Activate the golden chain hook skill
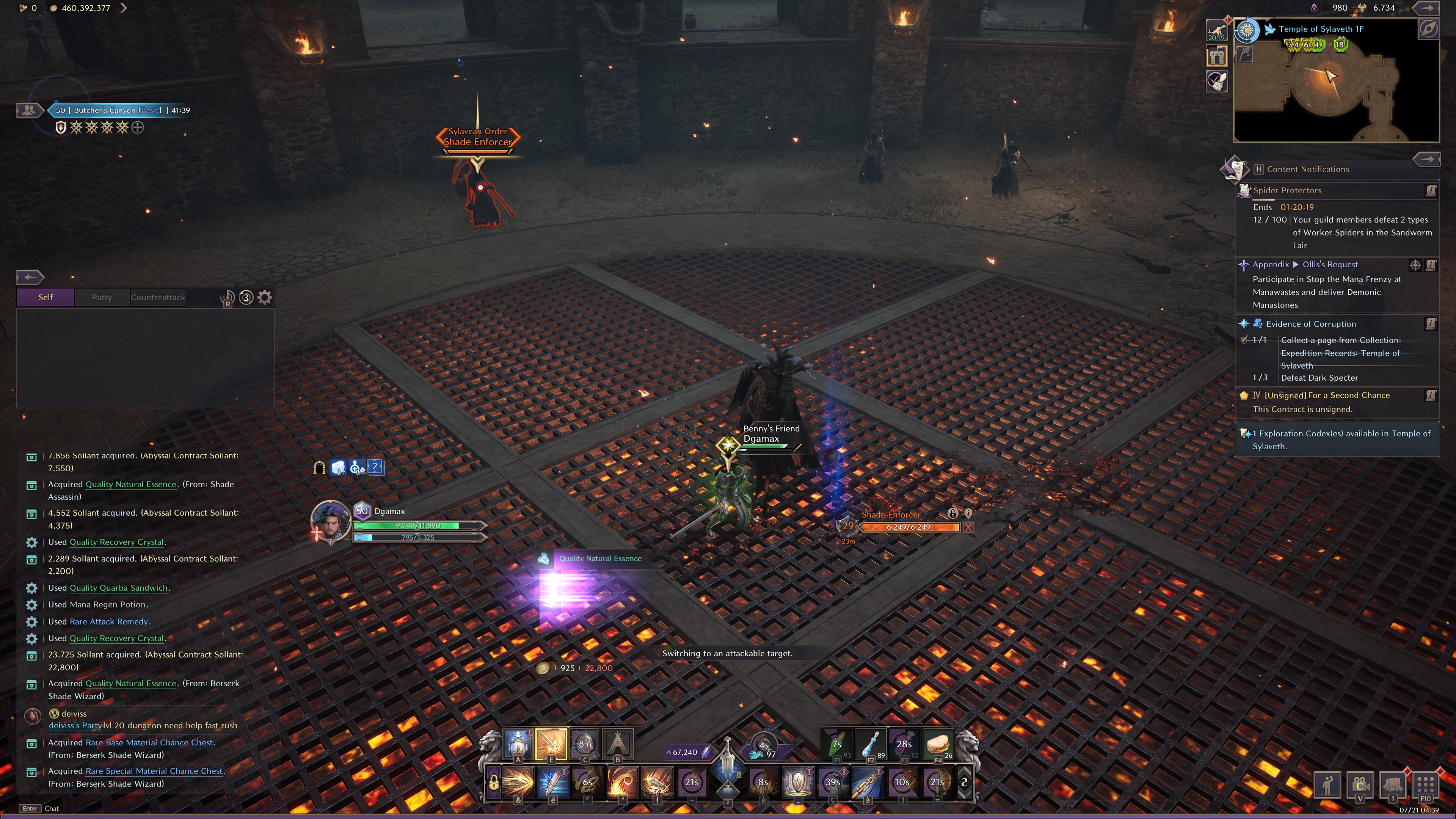 pos(867,782)
